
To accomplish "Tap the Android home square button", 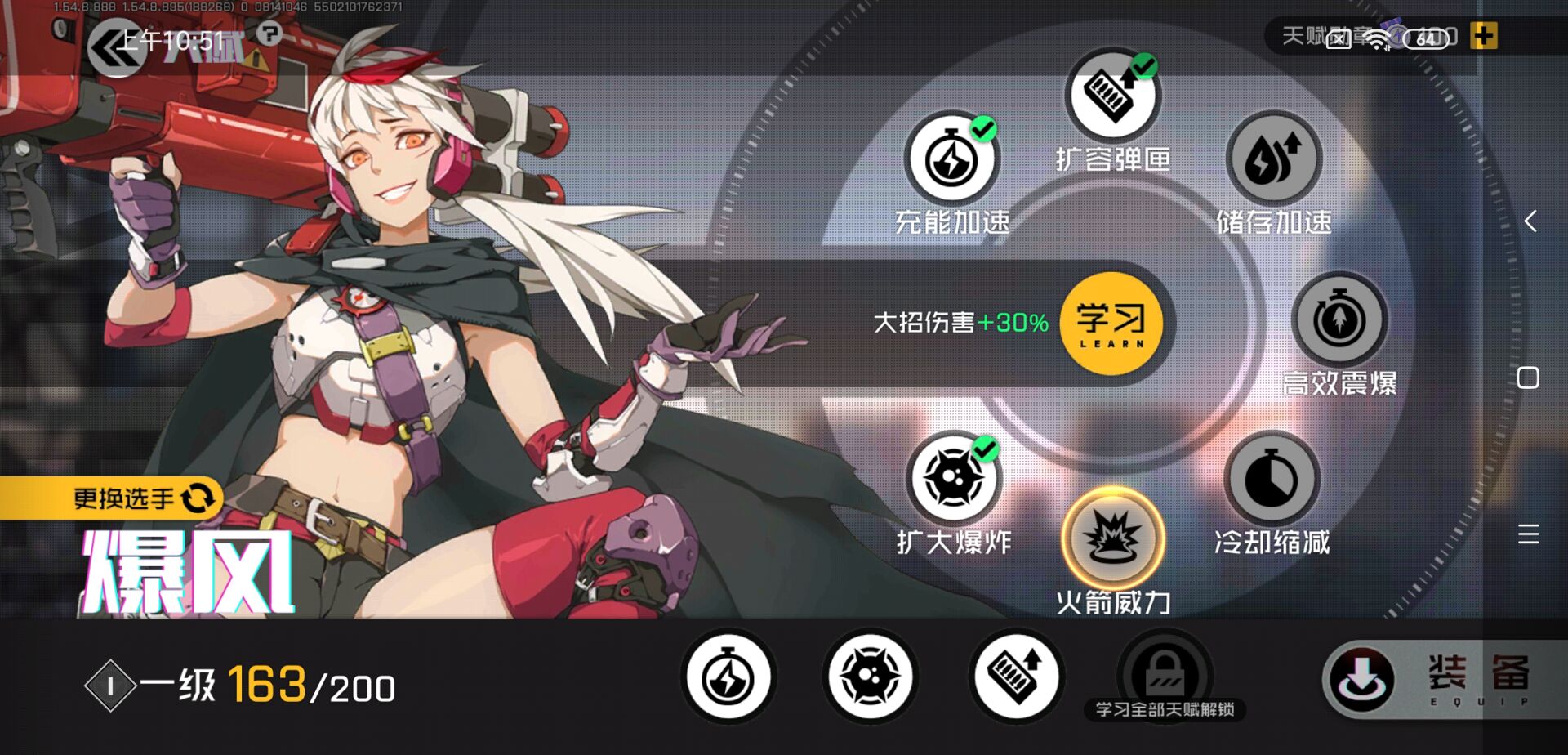I will (x=1528, y=377).
